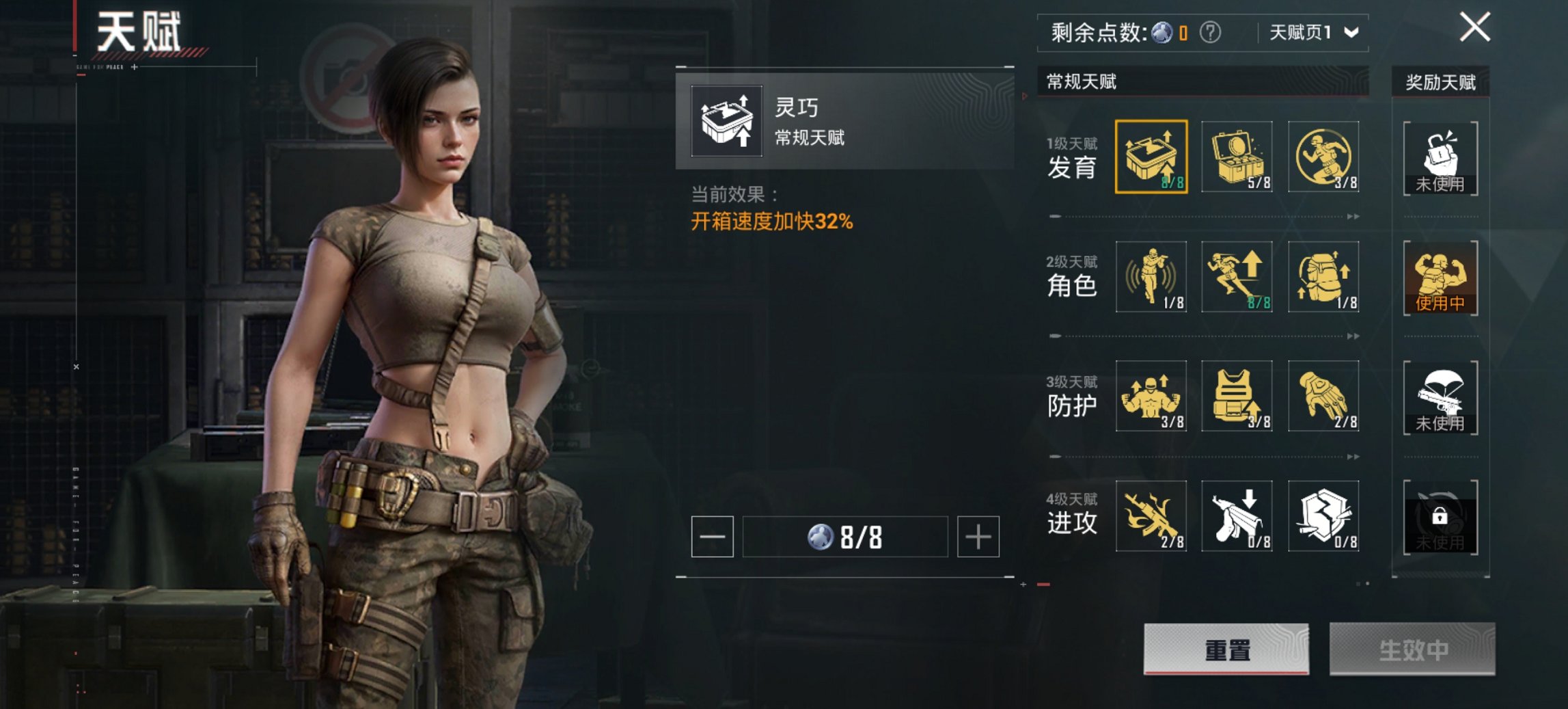Increase talent points with the plus button
The width and height of the screenshot is (1568, 709).
tap(978, 537)
